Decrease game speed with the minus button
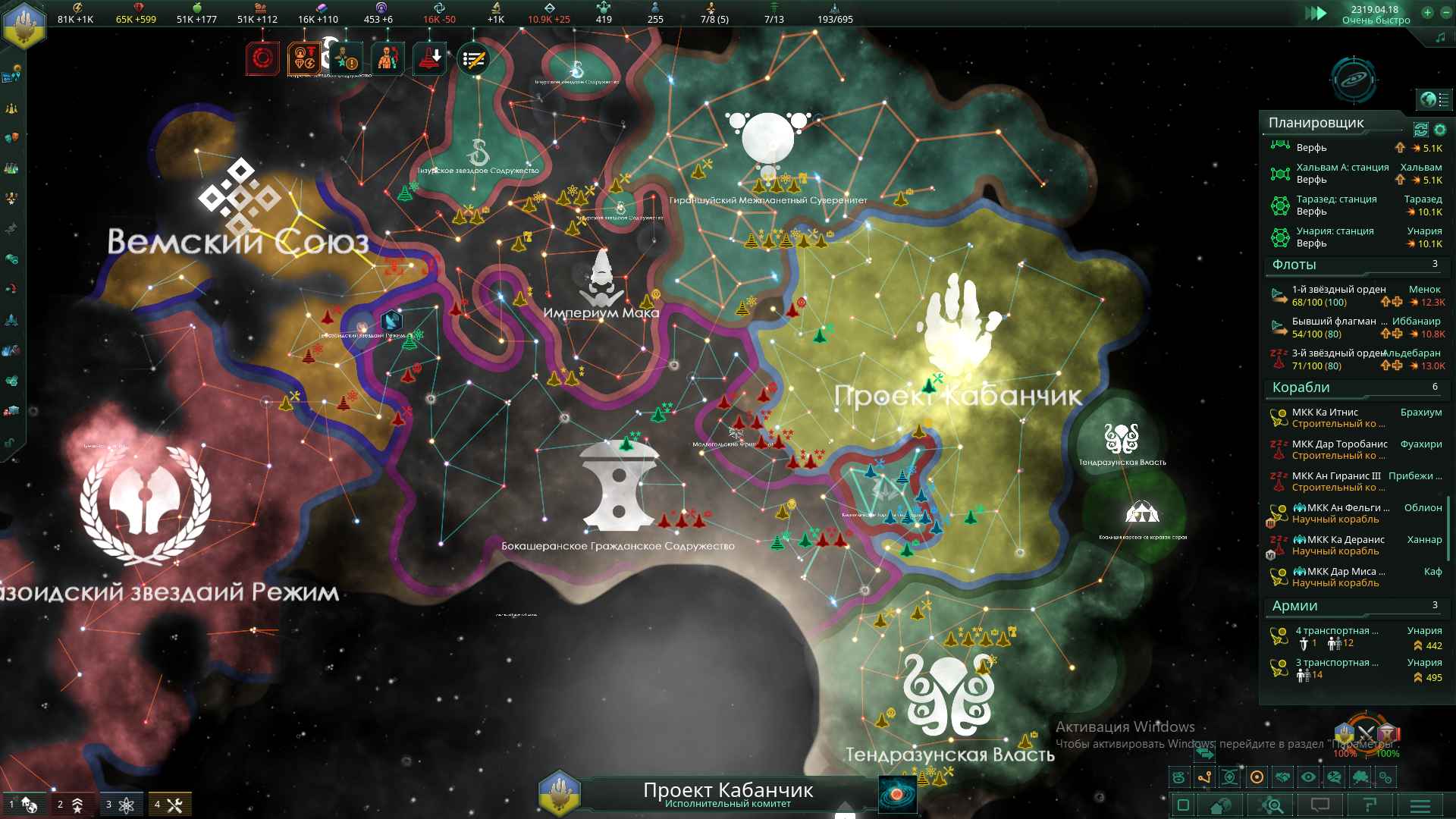This screenshot has height=819, width=1456. click(1445, 13)
